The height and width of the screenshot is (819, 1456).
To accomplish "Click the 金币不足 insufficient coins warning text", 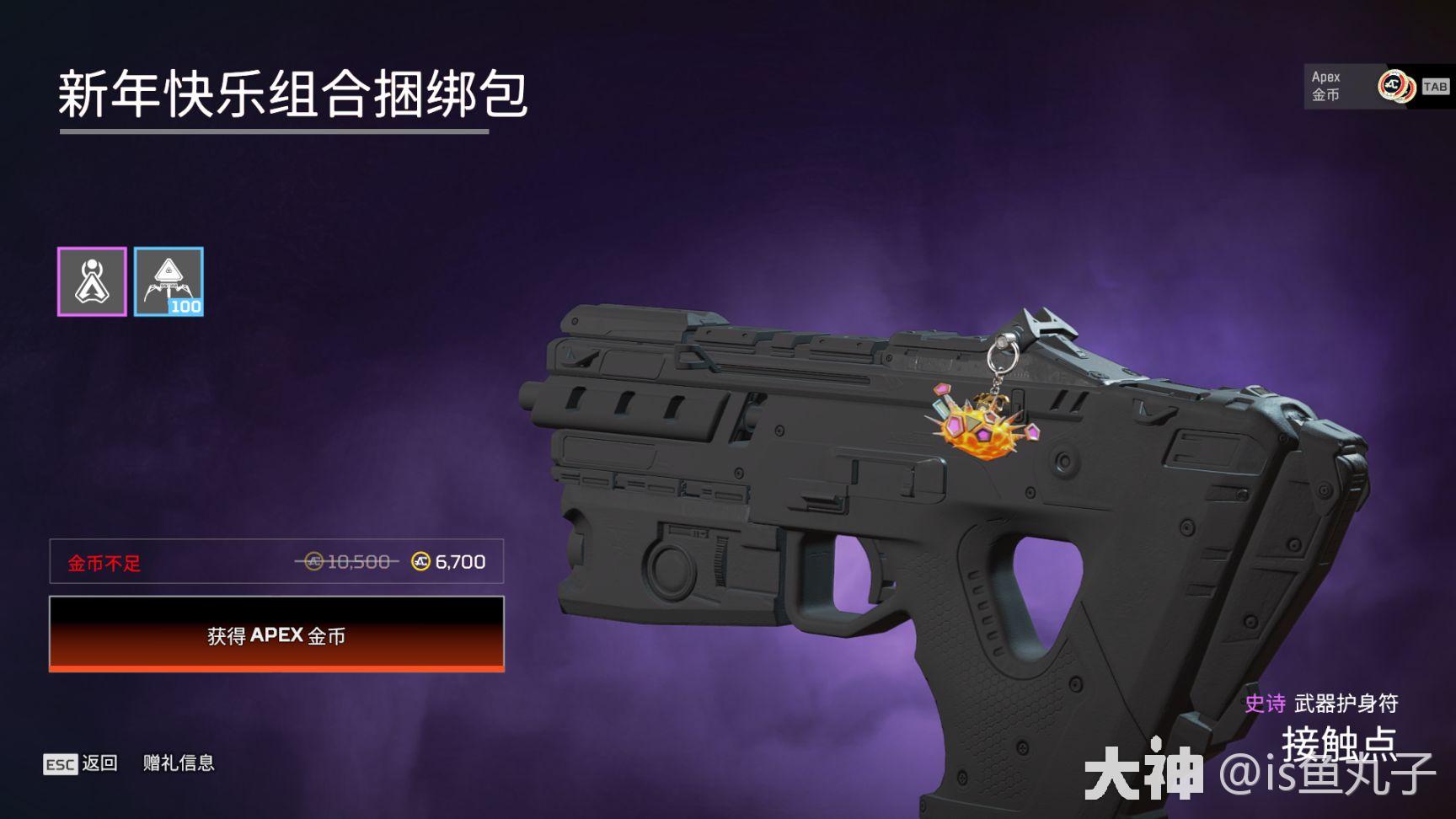I will pyautogui.click(x=104, y=561).
